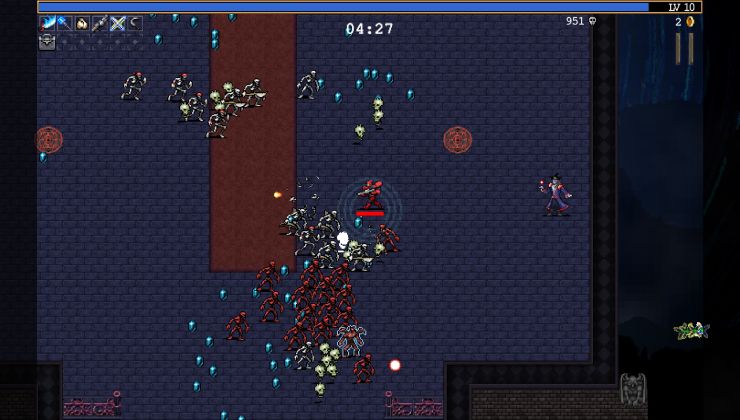Pause the game with the pause button

(x=684, y=48)
